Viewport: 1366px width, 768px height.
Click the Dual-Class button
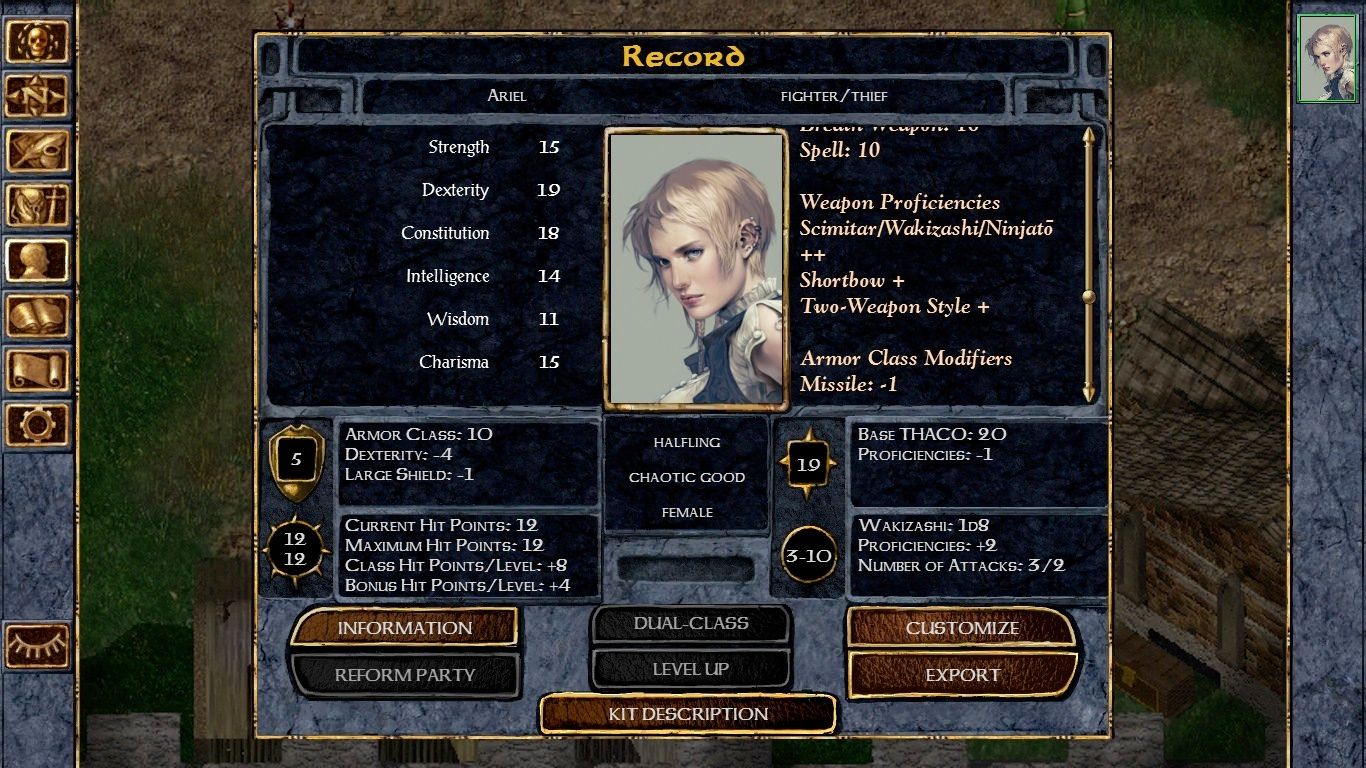click(690, 623)
